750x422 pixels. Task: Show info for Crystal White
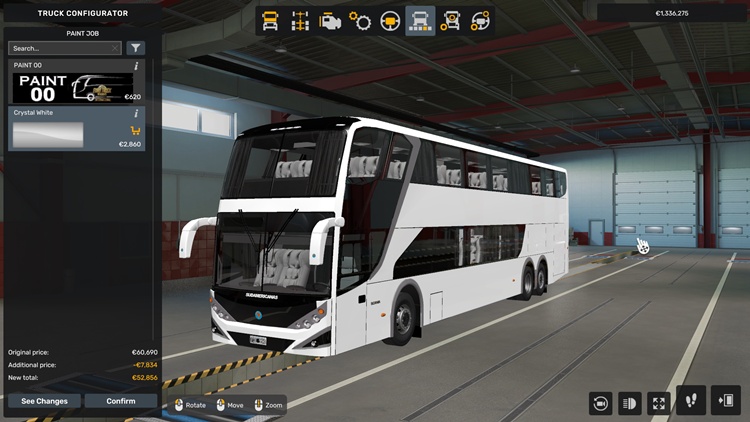136,113
